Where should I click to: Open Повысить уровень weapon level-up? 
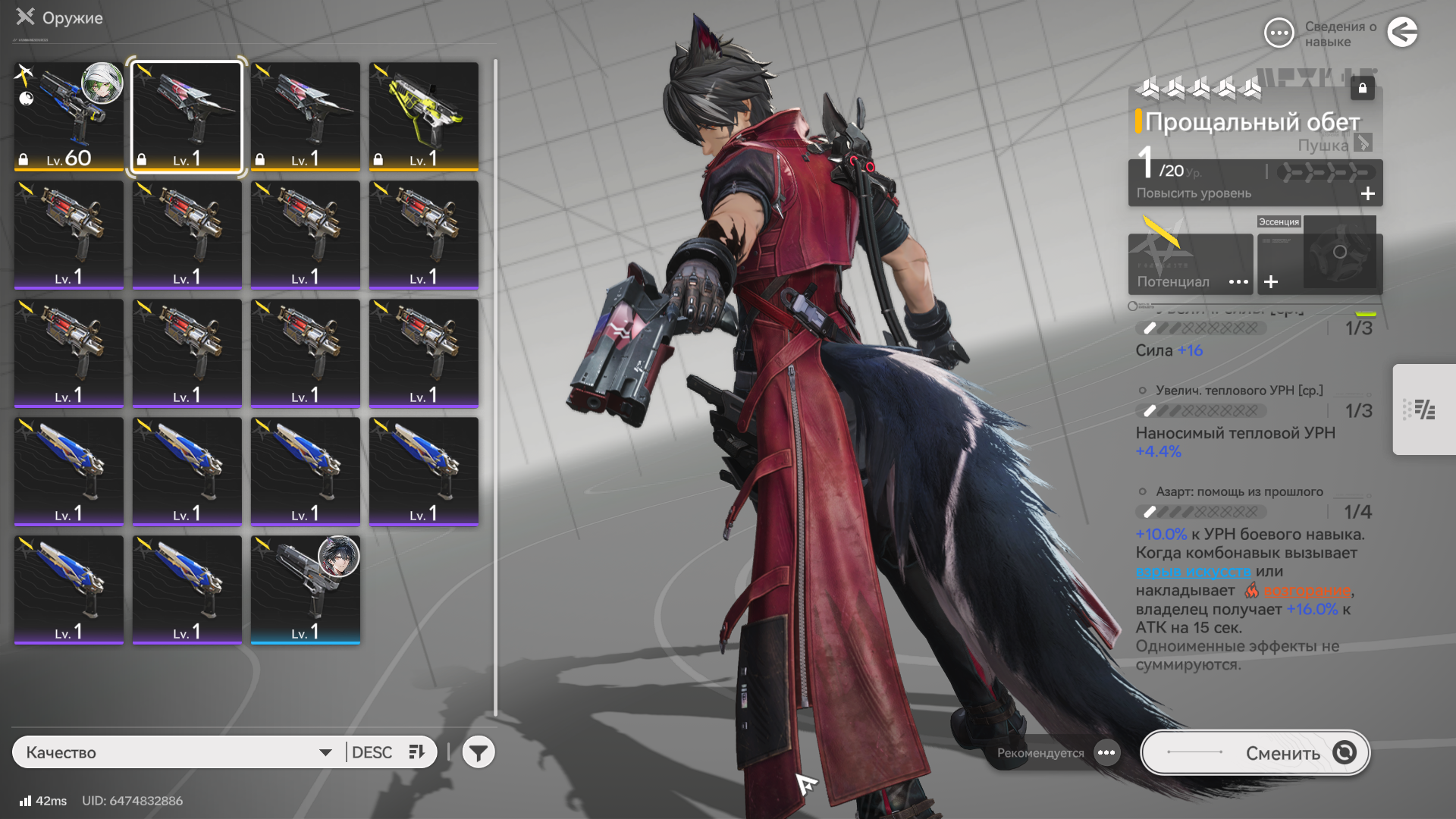(1255, 193)
